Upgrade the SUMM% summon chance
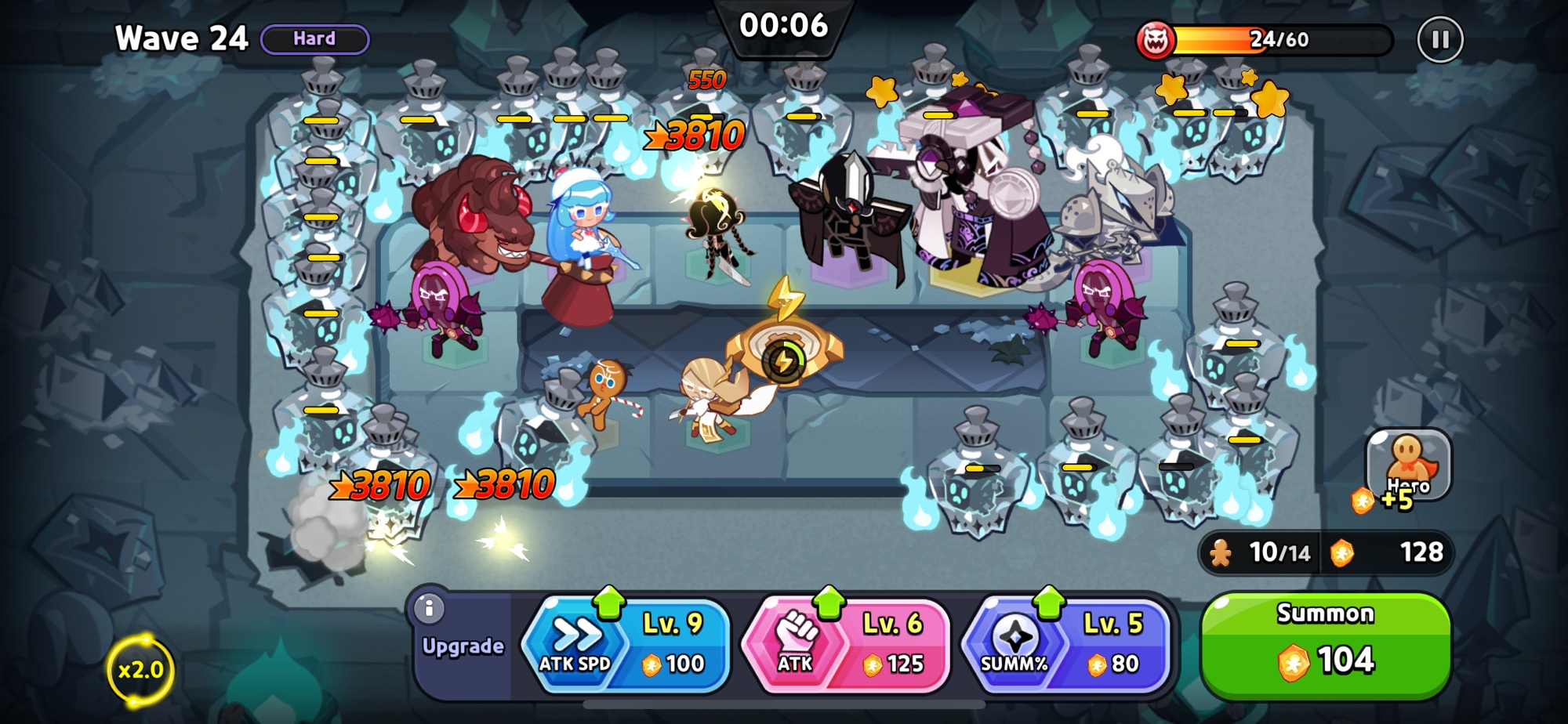 [1066, 646]
